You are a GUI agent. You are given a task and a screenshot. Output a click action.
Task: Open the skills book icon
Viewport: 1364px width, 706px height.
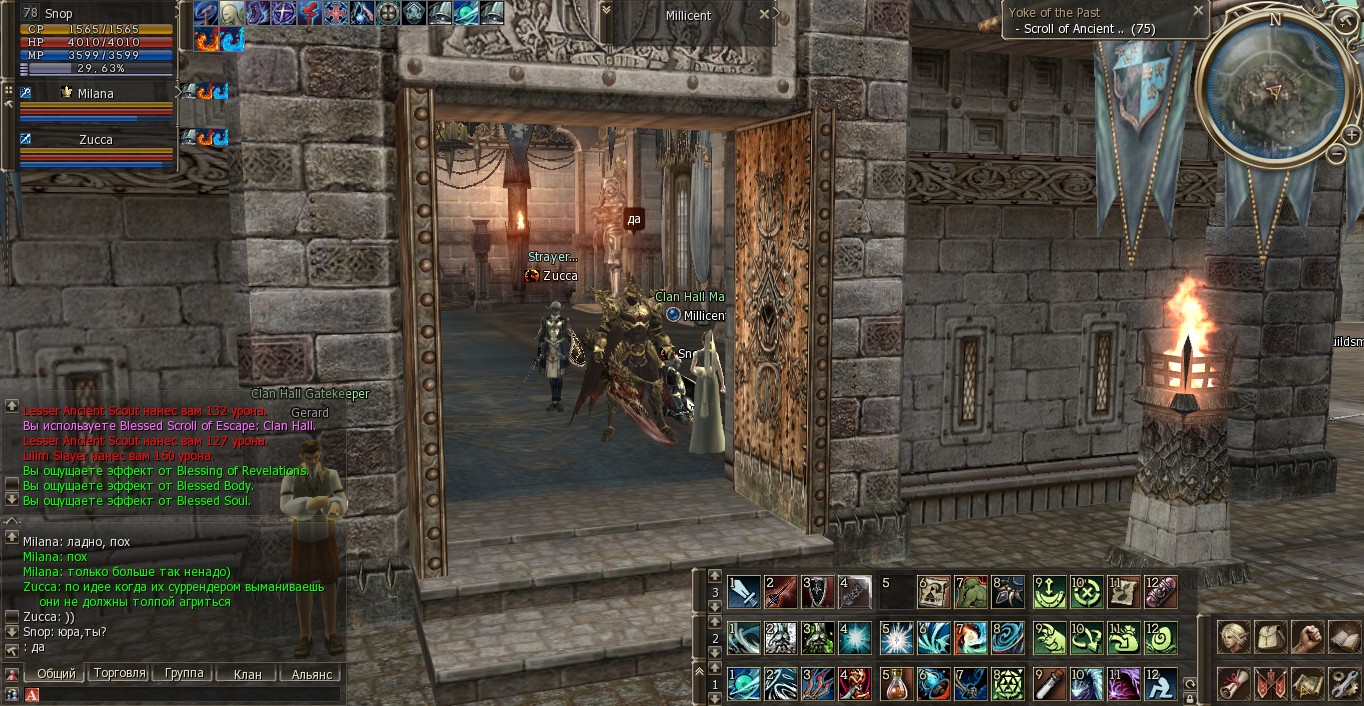tap(1344, 637)
